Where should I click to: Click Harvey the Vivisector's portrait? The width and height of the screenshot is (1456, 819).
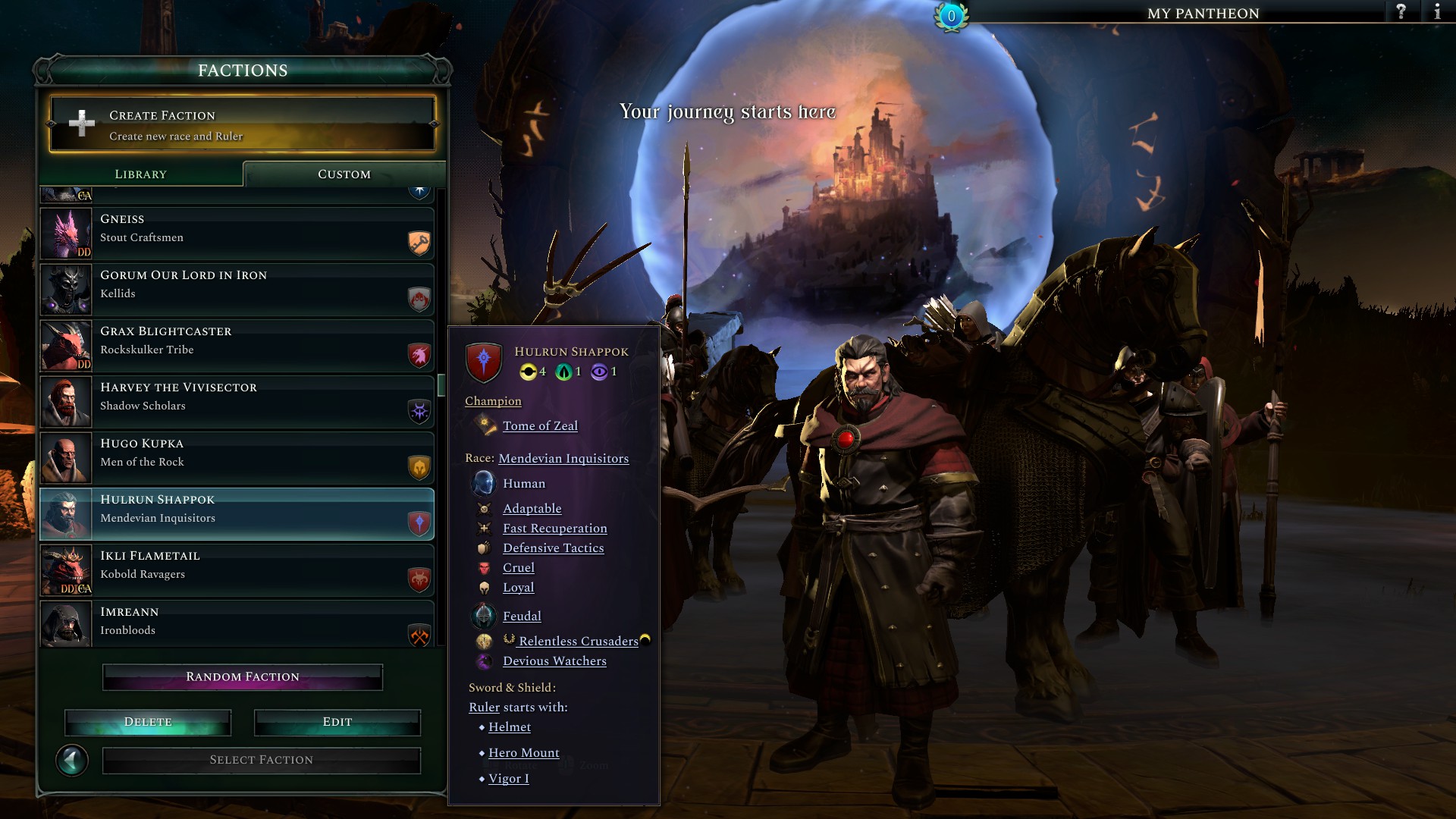point(66,401)
